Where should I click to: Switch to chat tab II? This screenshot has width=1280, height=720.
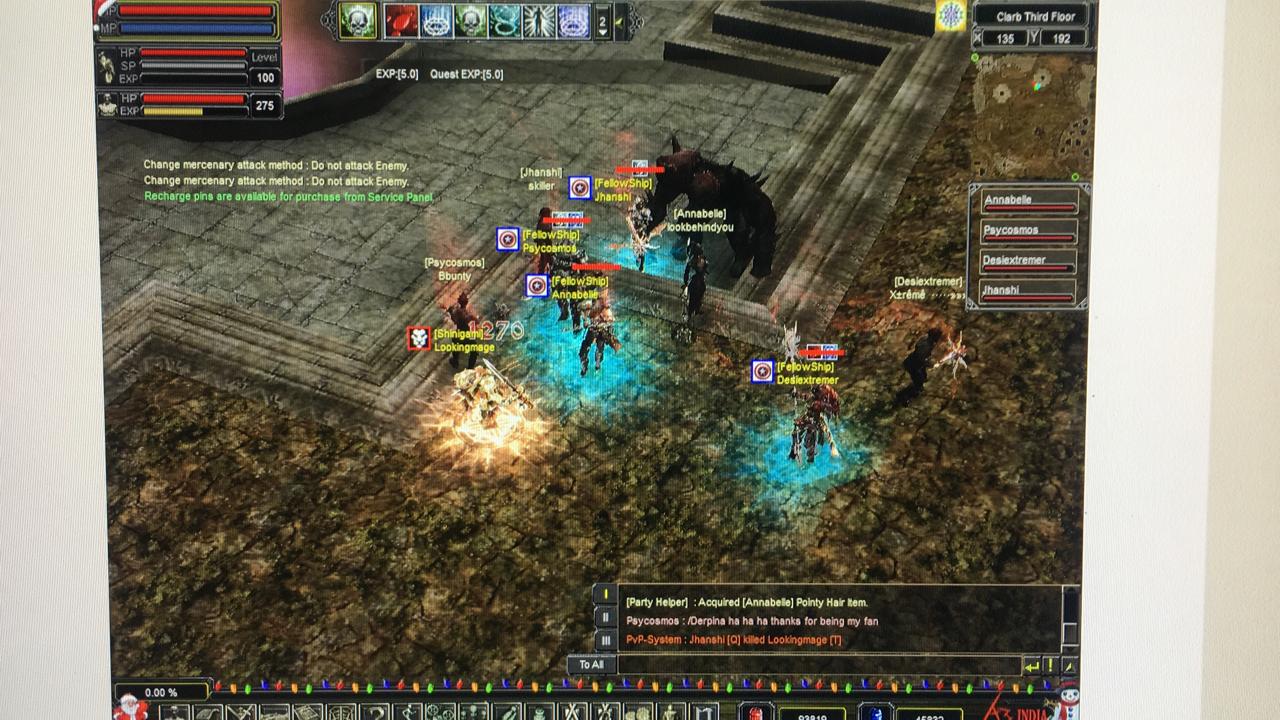click(604, 618)
